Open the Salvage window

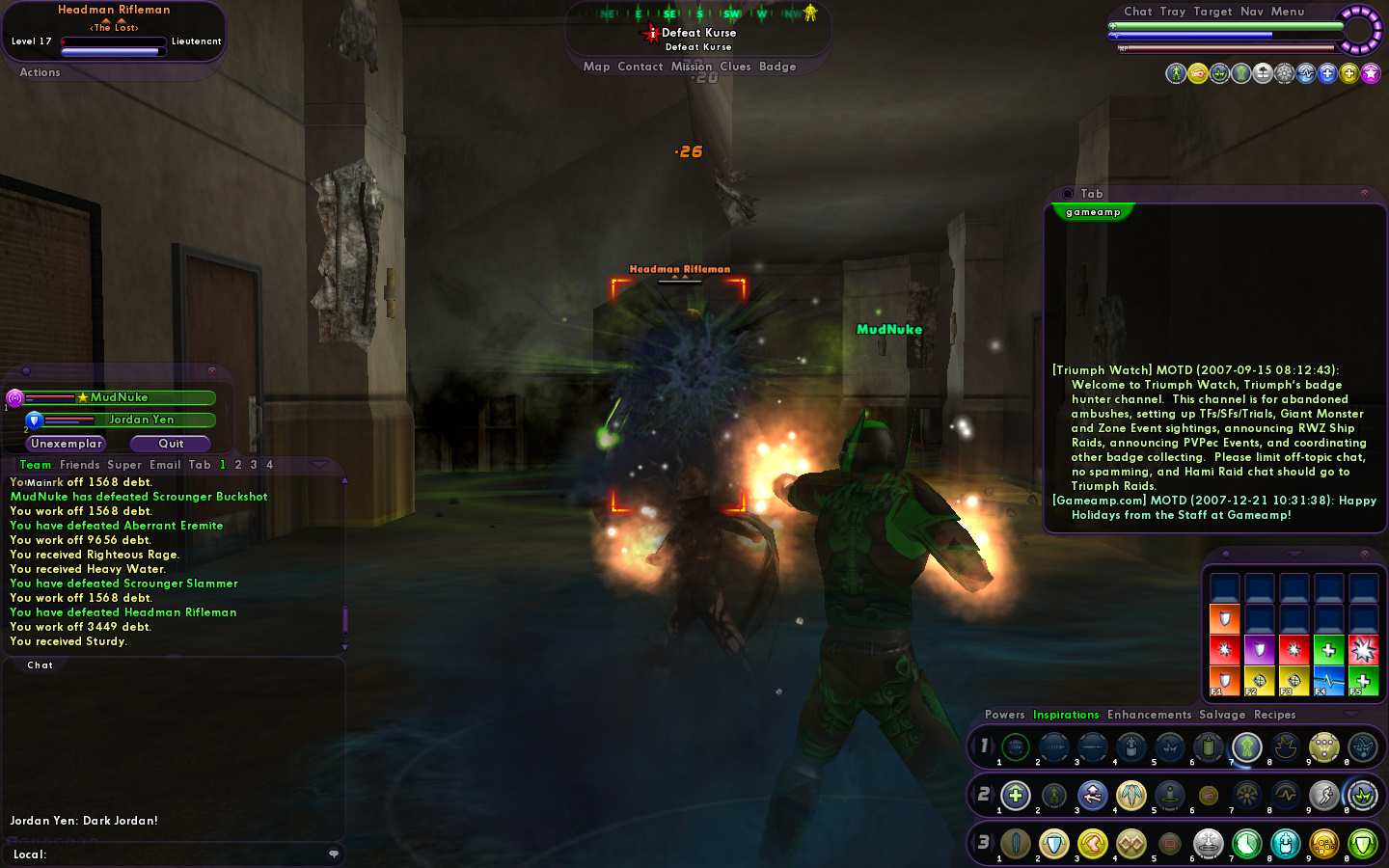1222,715
